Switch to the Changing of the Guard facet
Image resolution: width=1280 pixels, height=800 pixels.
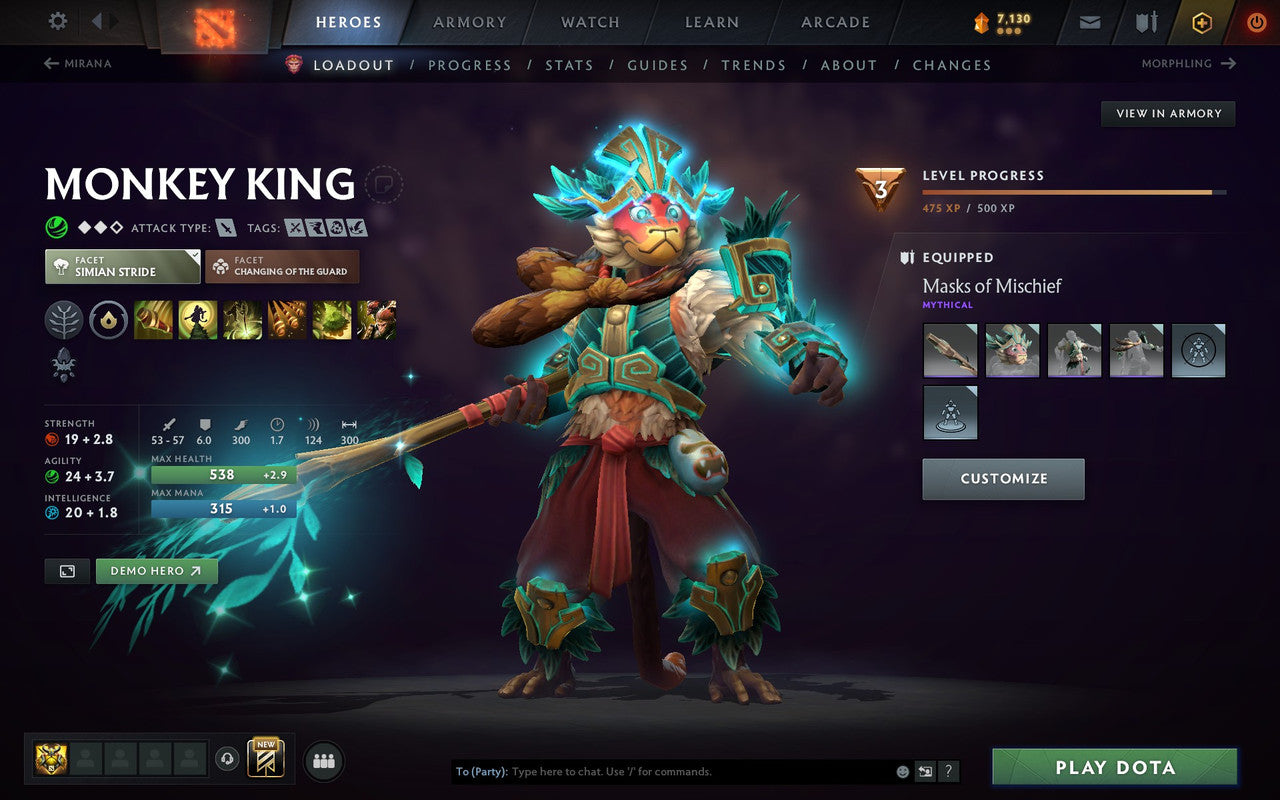coord(281,266)
